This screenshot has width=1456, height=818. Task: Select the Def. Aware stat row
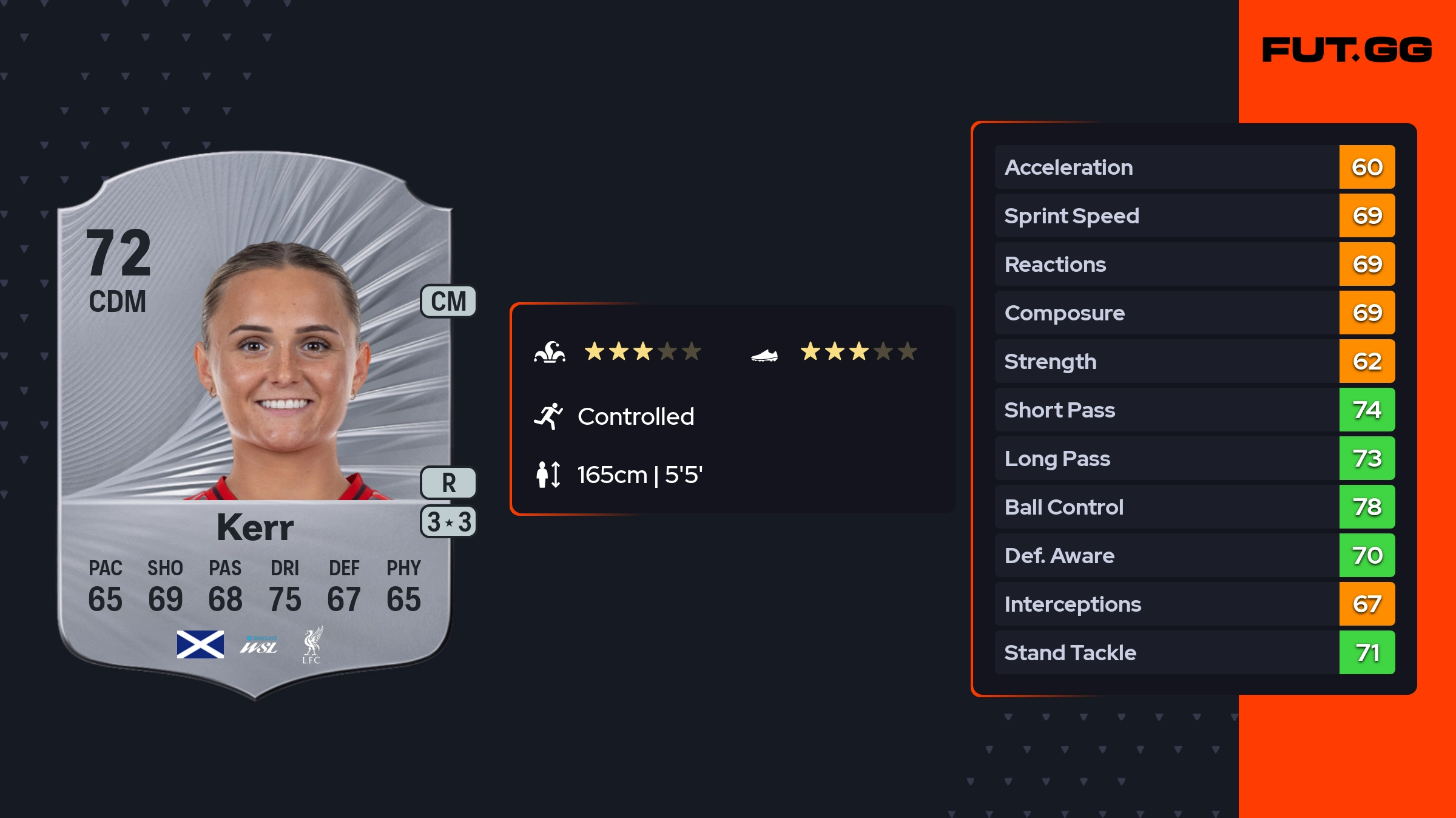(1194, 555)
